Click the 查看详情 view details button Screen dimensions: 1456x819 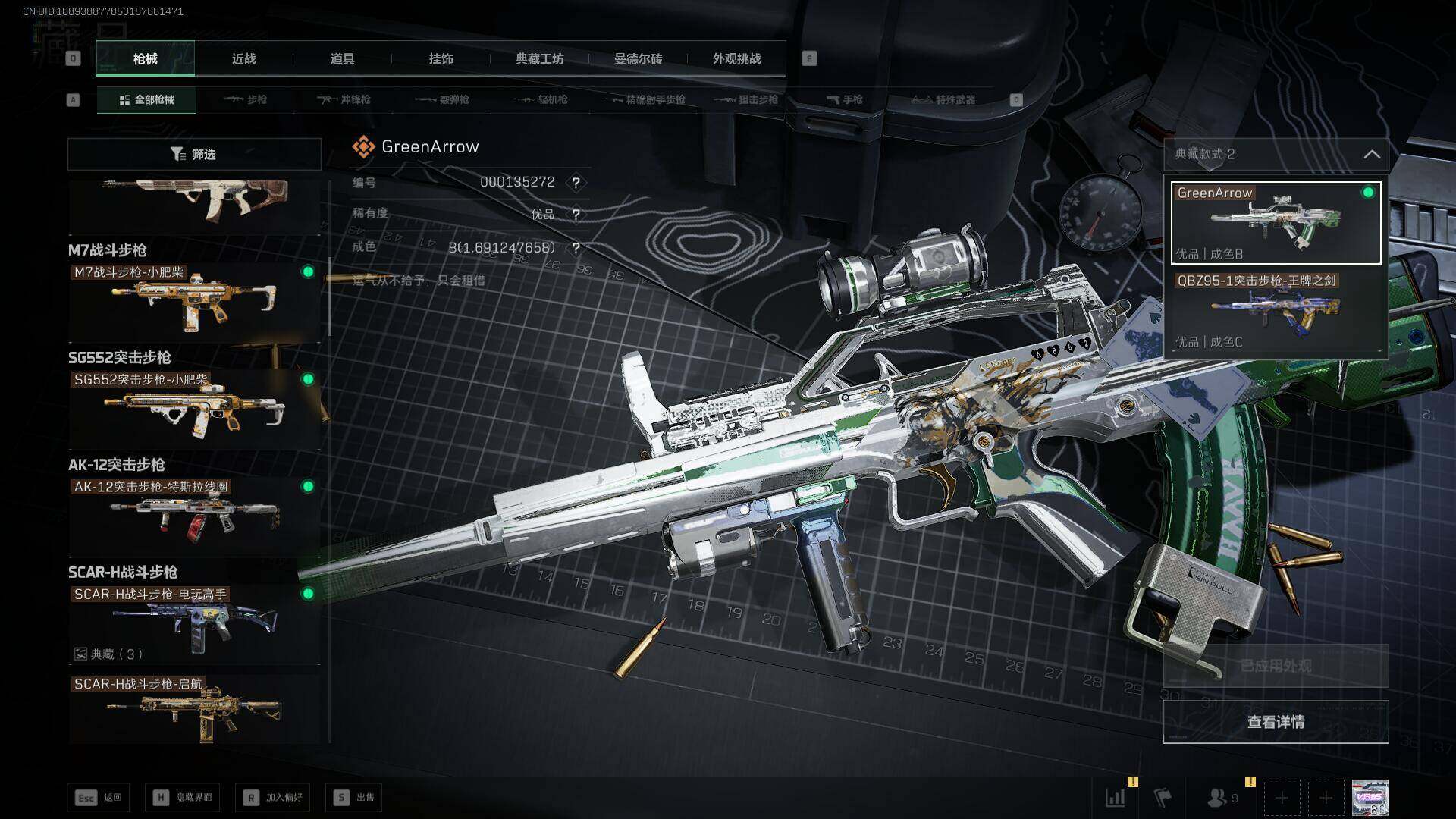(1276, 722)
